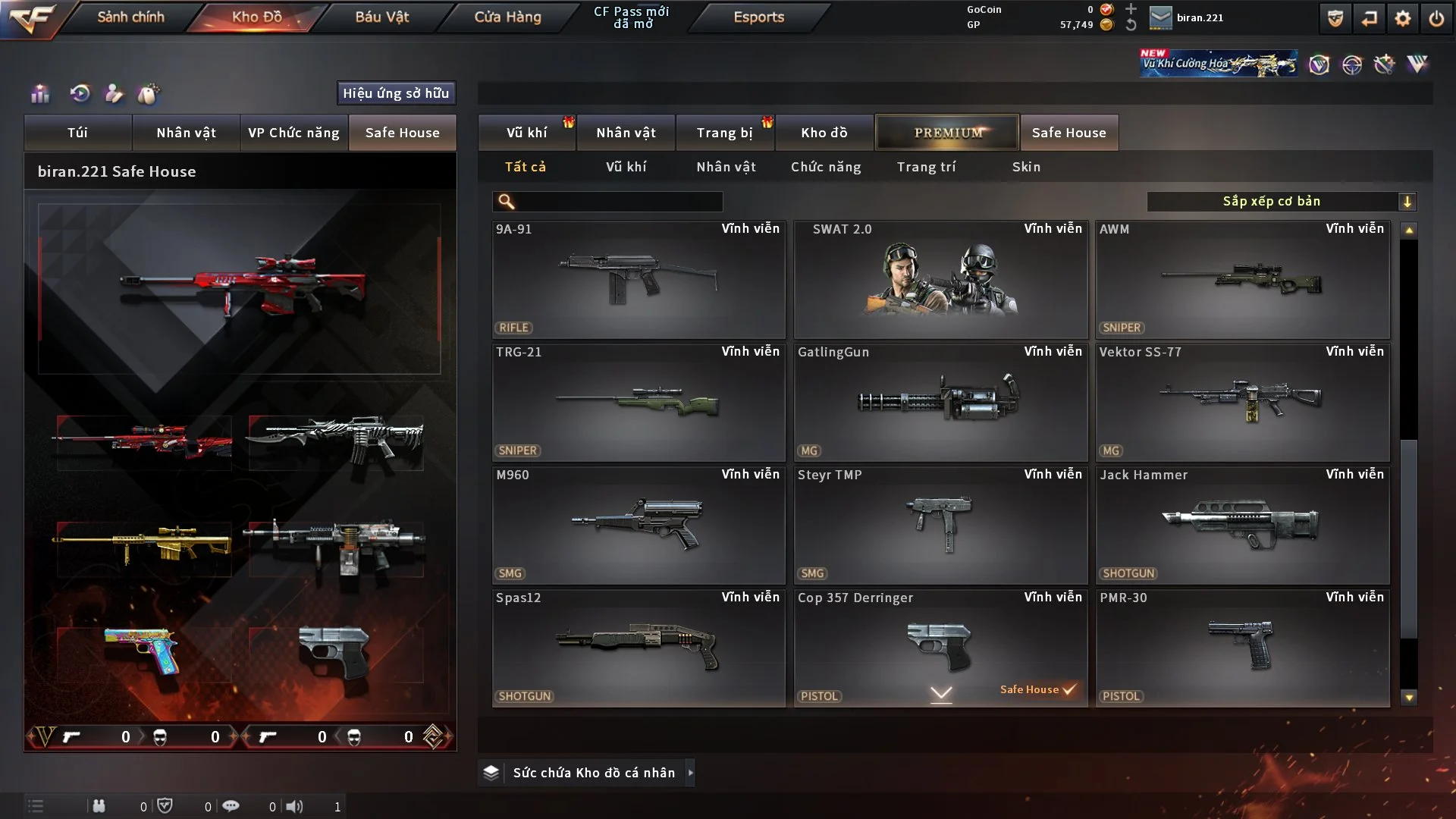Image resolution: width=1456 pixels, height=819 pixels.
Task: Open the Sảnh chính lobby menu
Action: [130, 17]
